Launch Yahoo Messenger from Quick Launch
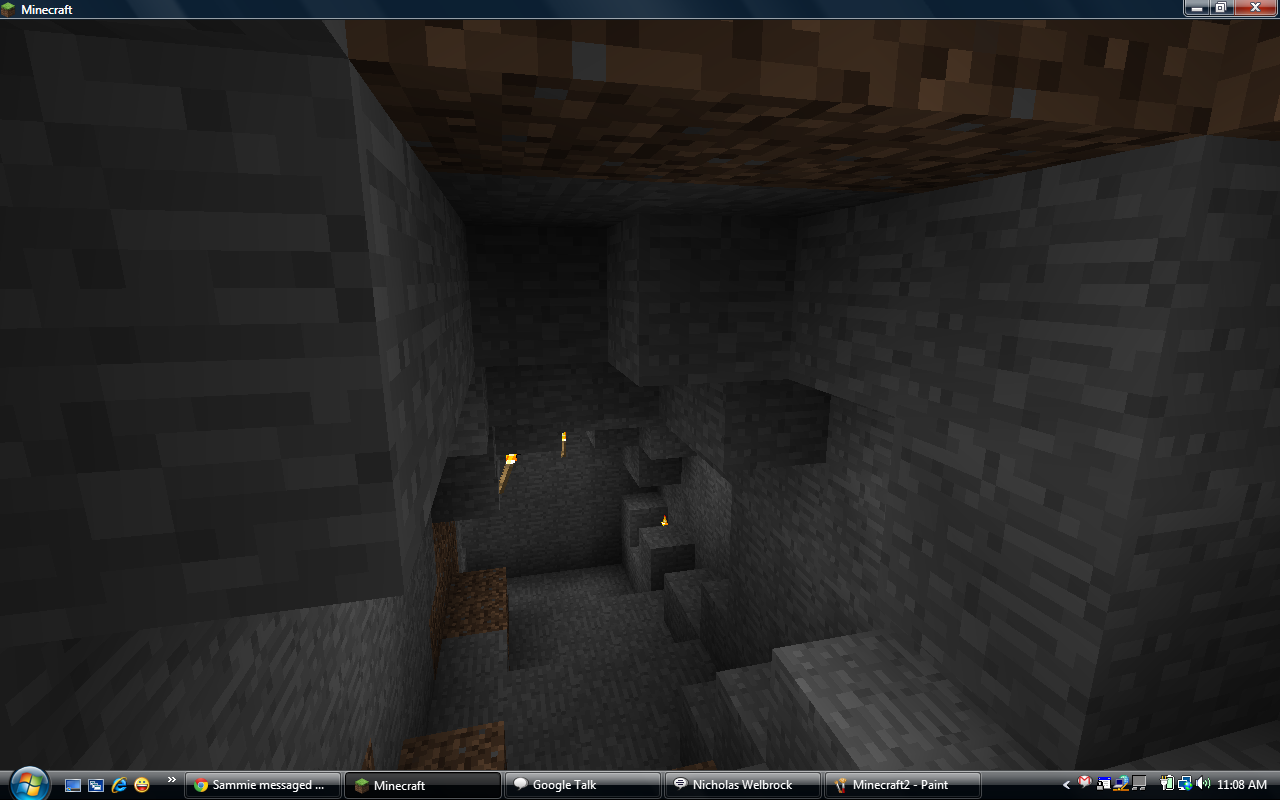The image size is (1280, 800). (141, 785)
